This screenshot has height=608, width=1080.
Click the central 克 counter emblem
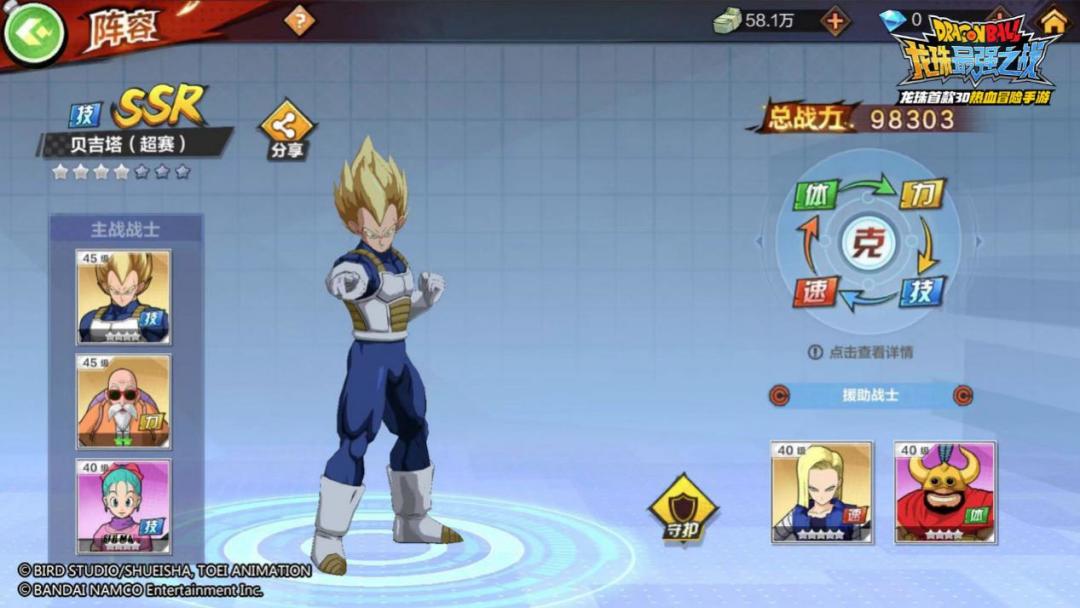coord(867,243)
